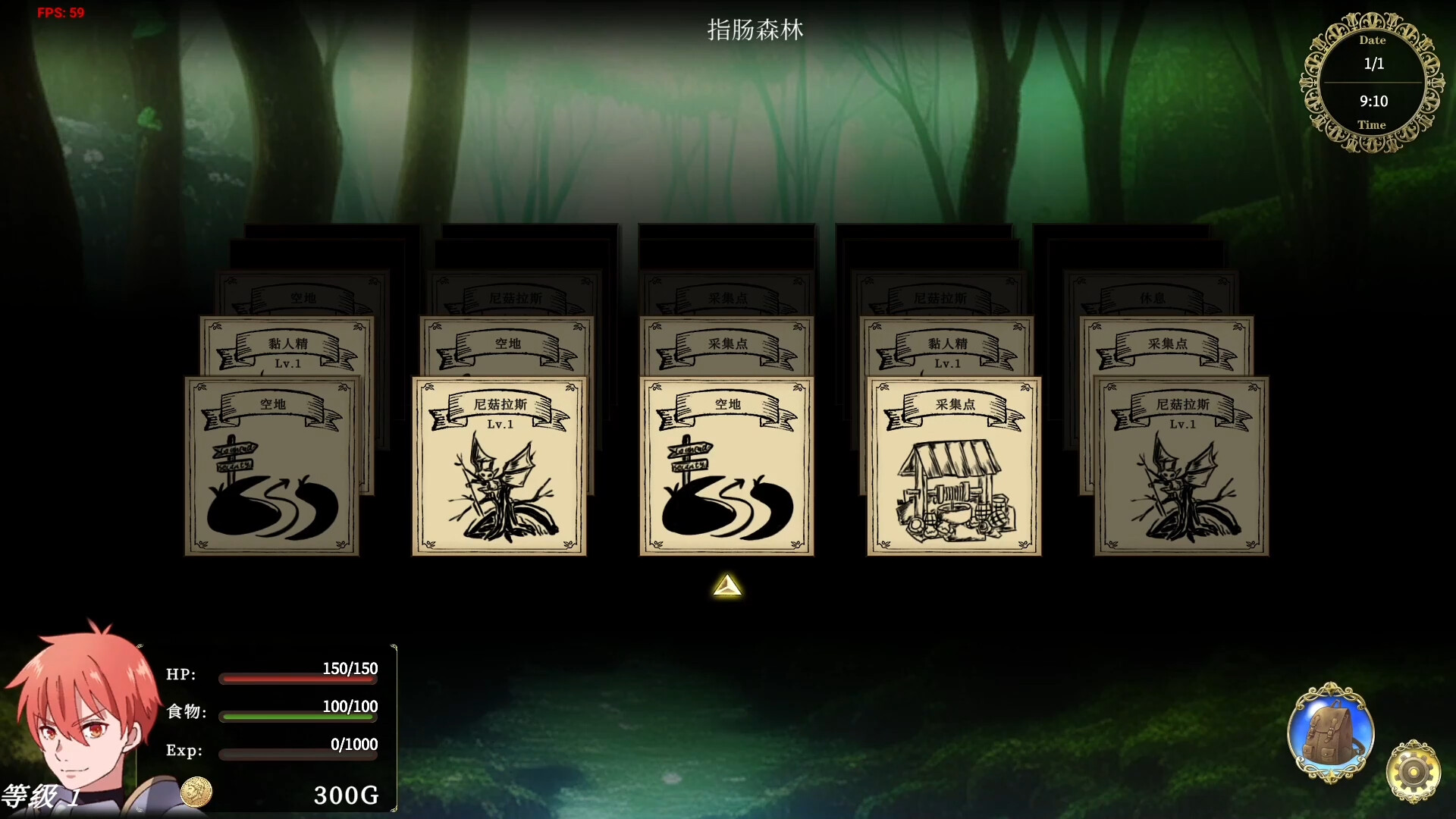Click the 300G gold amount text
This screenshot has height=819, width=1456.
click(x=347, y=794)
